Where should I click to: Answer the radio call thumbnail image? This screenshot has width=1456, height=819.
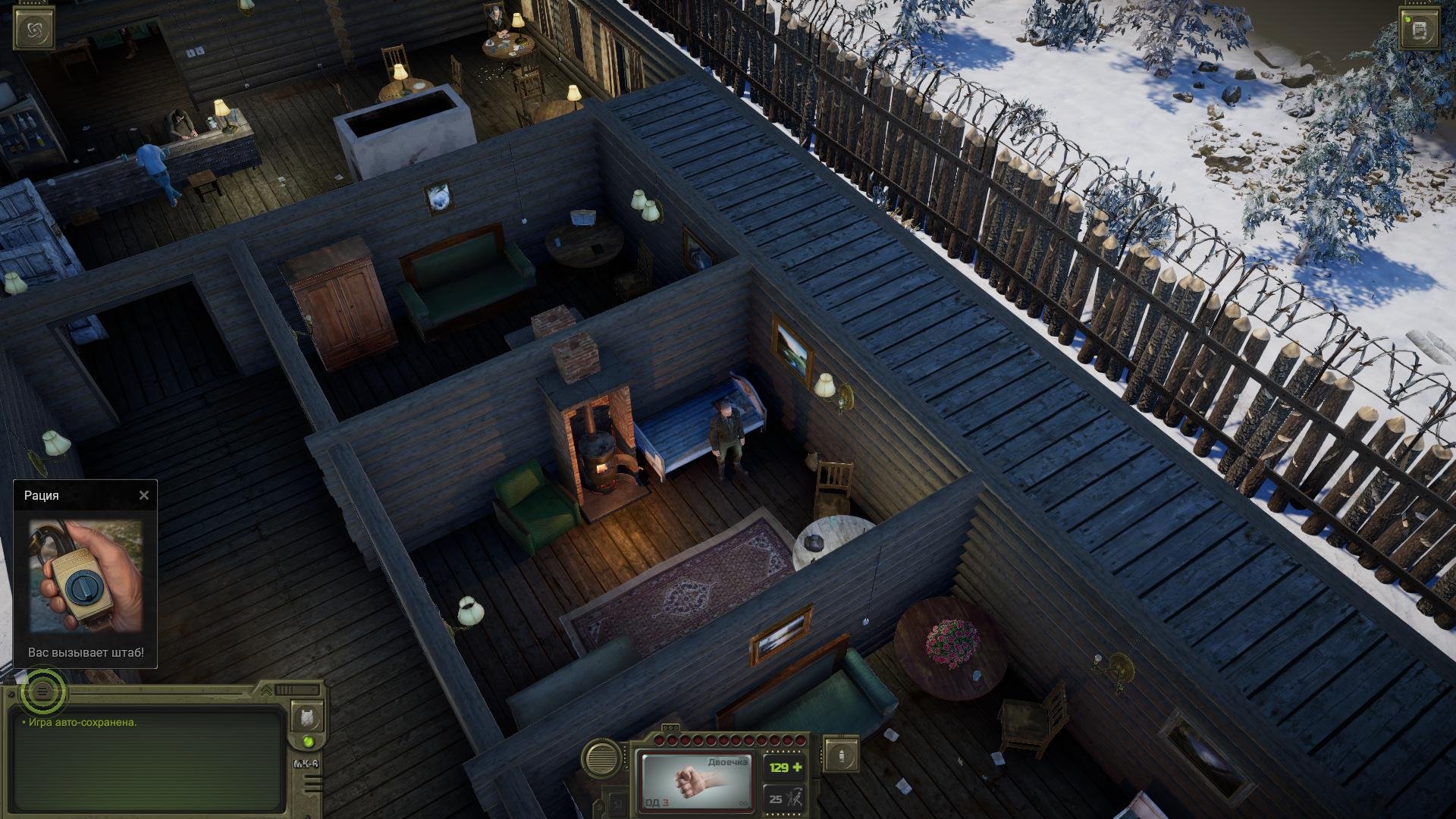[86, 576]
